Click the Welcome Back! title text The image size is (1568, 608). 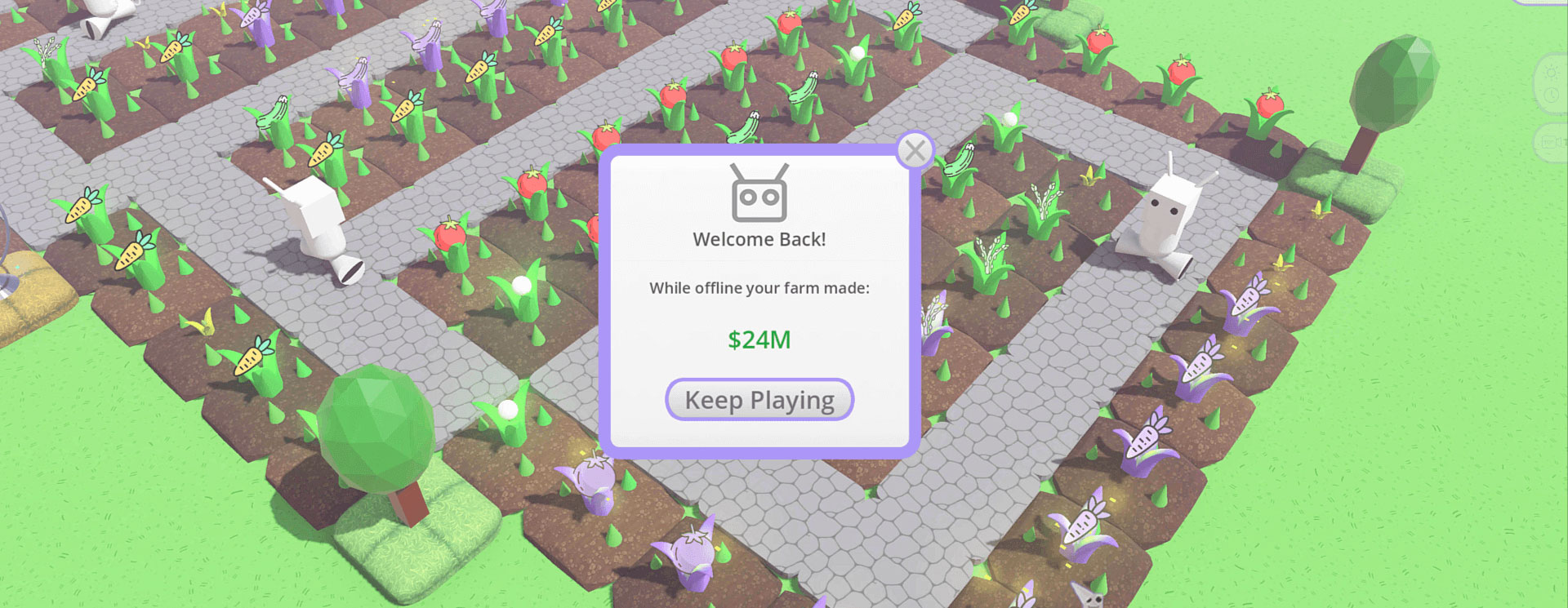click(x=759, y=239)
